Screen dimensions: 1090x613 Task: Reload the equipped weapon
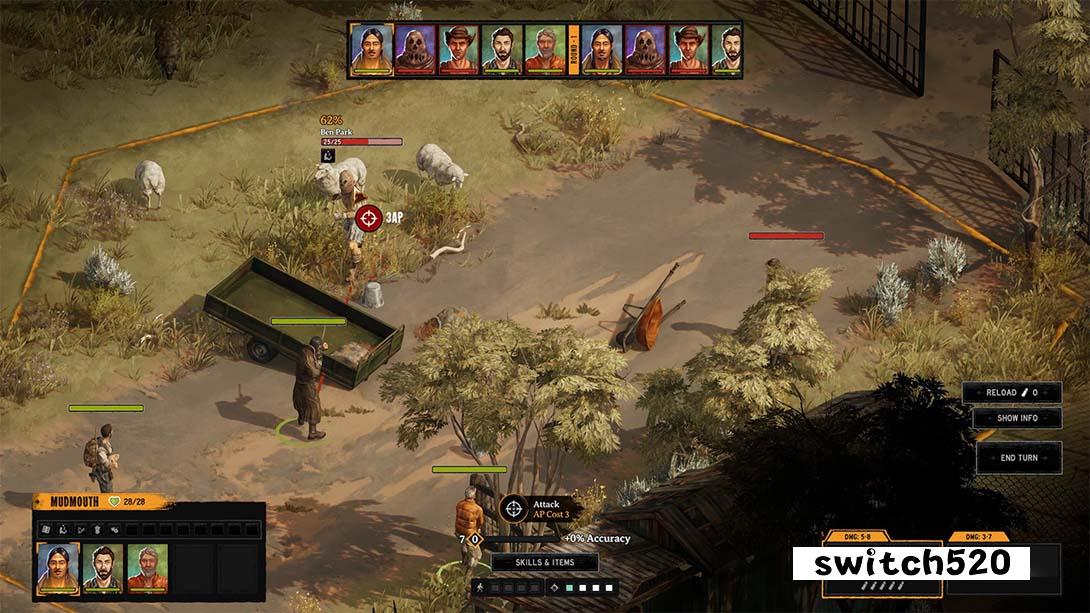[x=1011, y=393]
